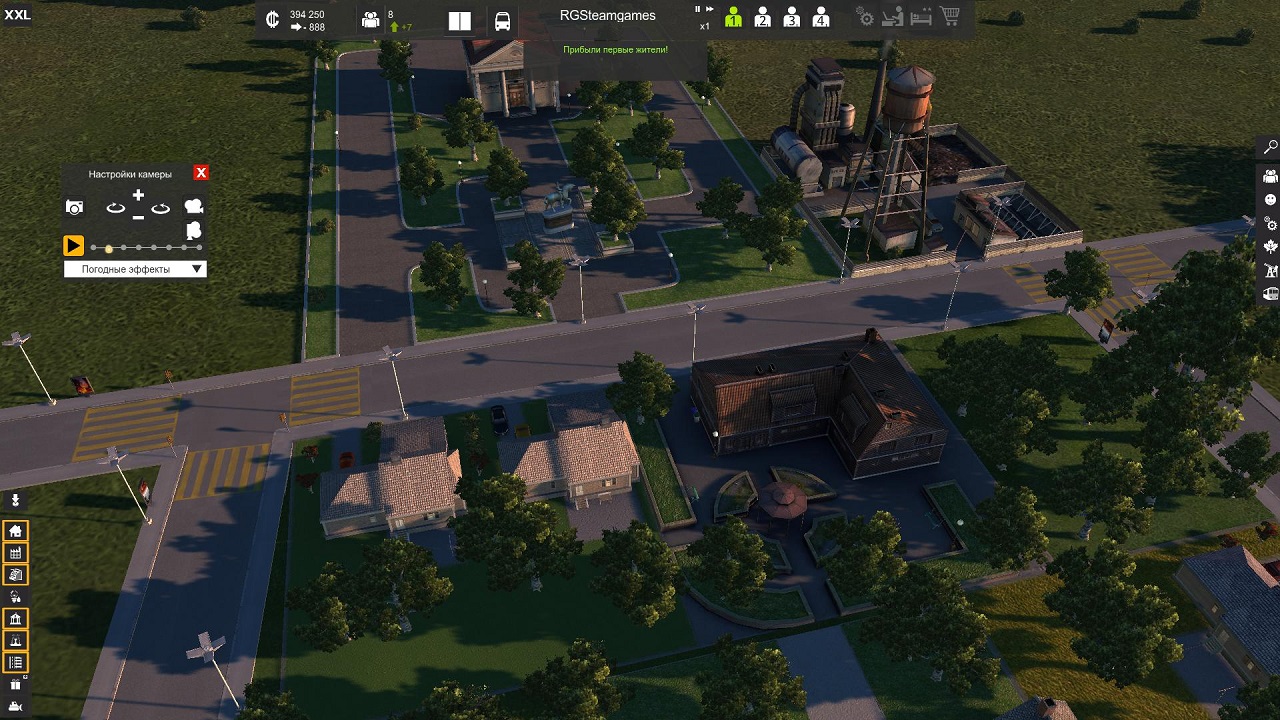Open the bank-columned public buildings category

15,619
